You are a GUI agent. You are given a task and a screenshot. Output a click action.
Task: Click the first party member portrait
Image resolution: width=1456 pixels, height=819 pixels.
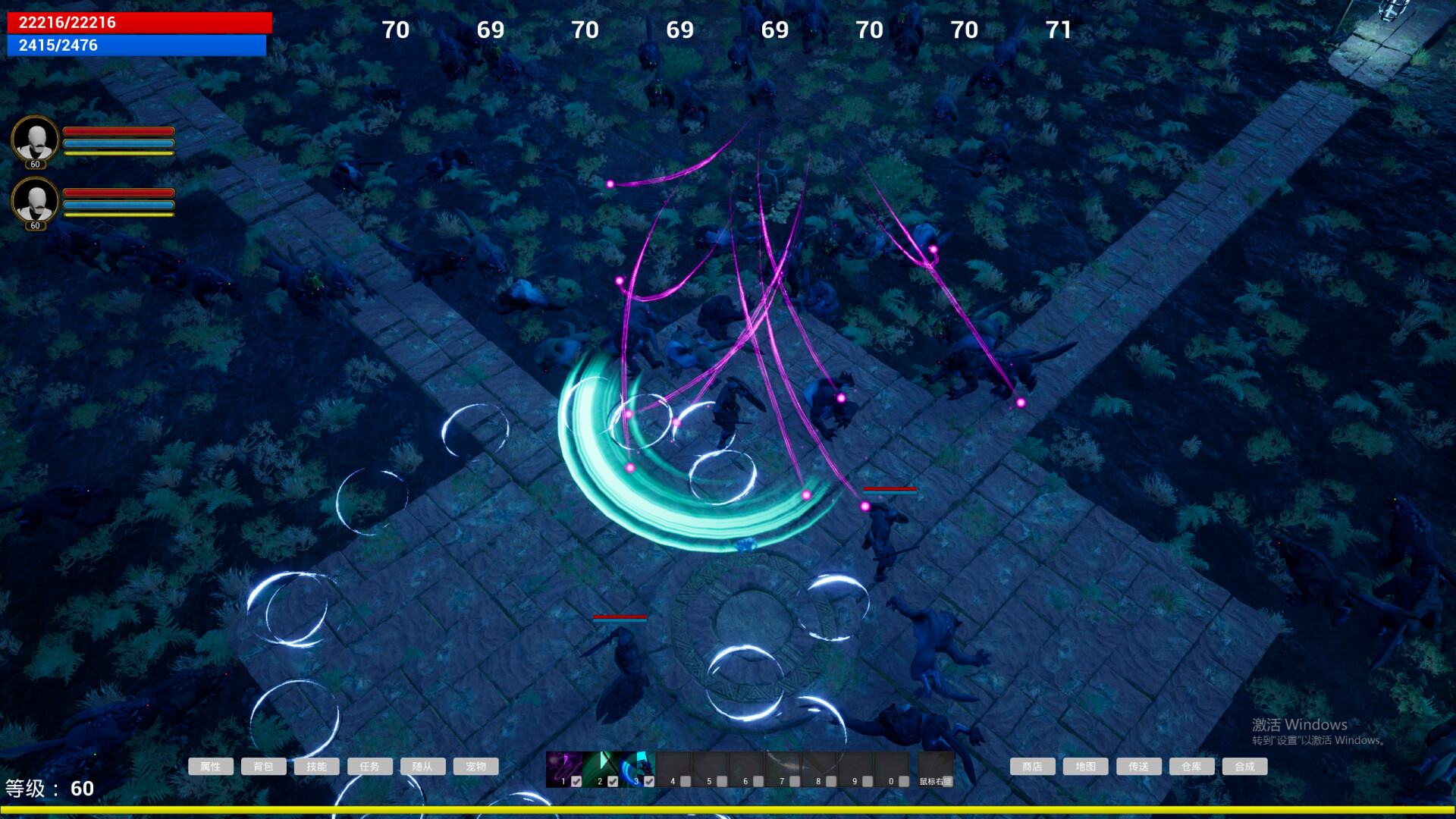[x=34, y=140]
